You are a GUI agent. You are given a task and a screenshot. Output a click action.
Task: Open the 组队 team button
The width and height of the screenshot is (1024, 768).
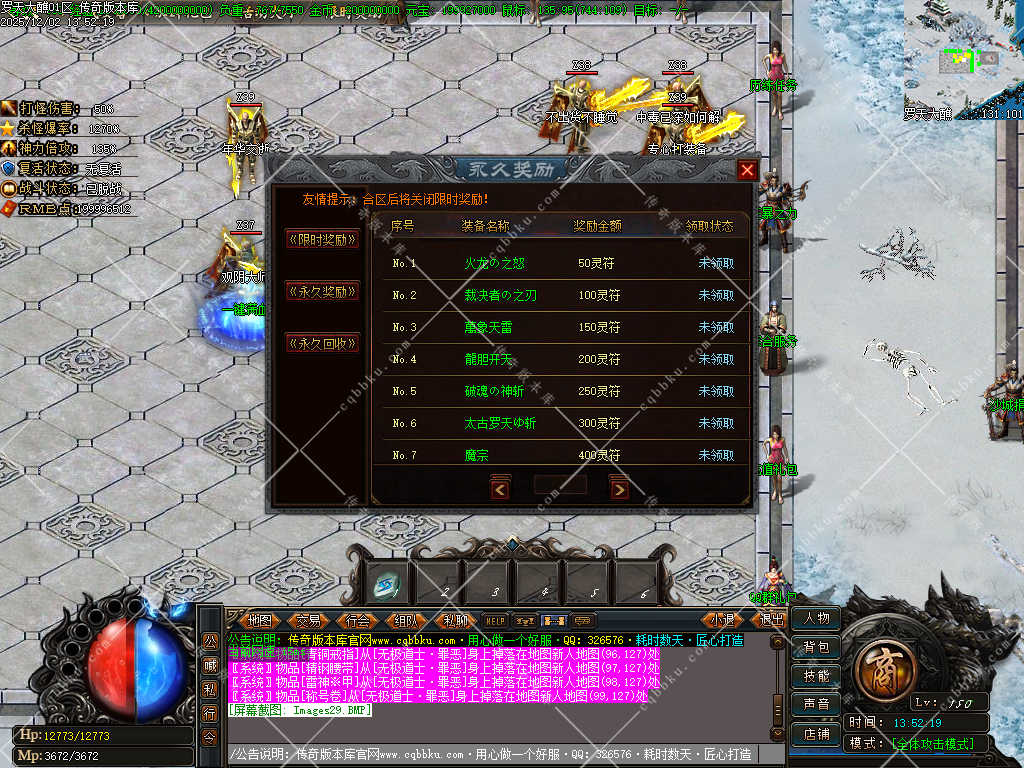point(406,620)
